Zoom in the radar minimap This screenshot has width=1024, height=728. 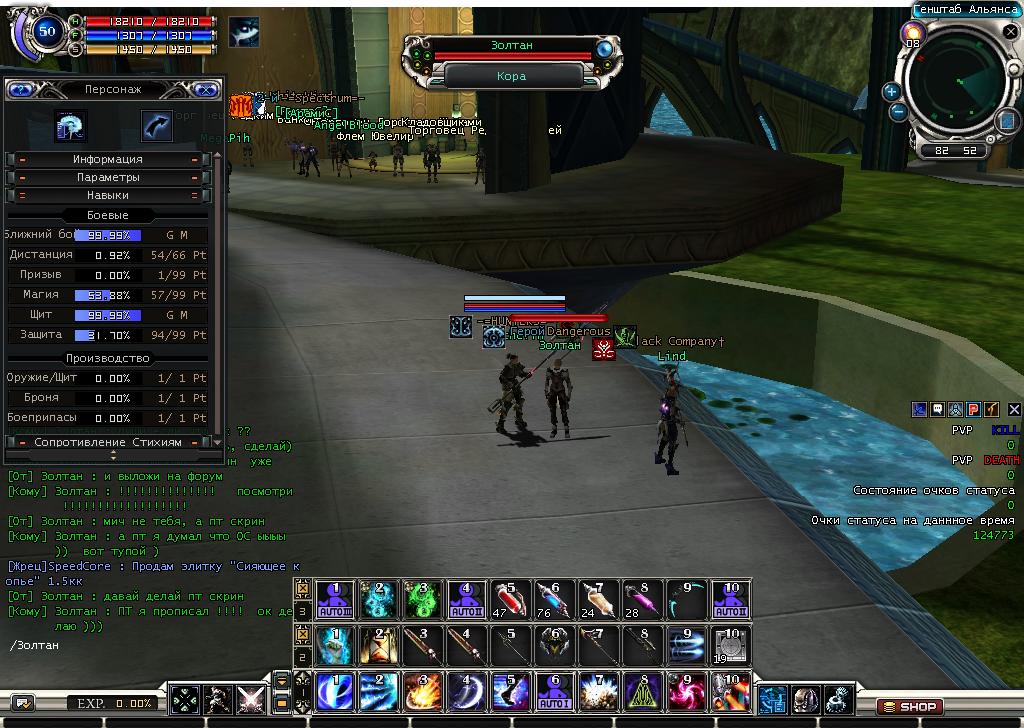[x=891, y=91]
